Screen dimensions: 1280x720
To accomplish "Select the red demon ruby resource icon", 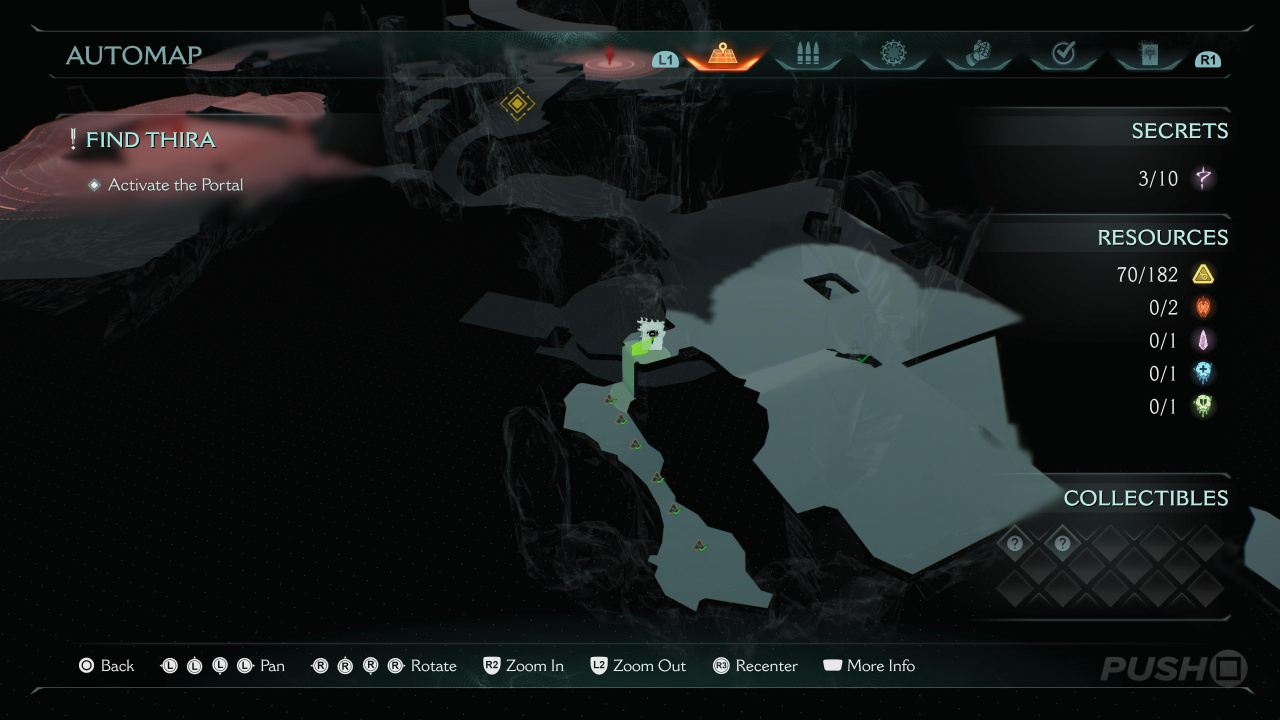I will (x=1203, y=307).
